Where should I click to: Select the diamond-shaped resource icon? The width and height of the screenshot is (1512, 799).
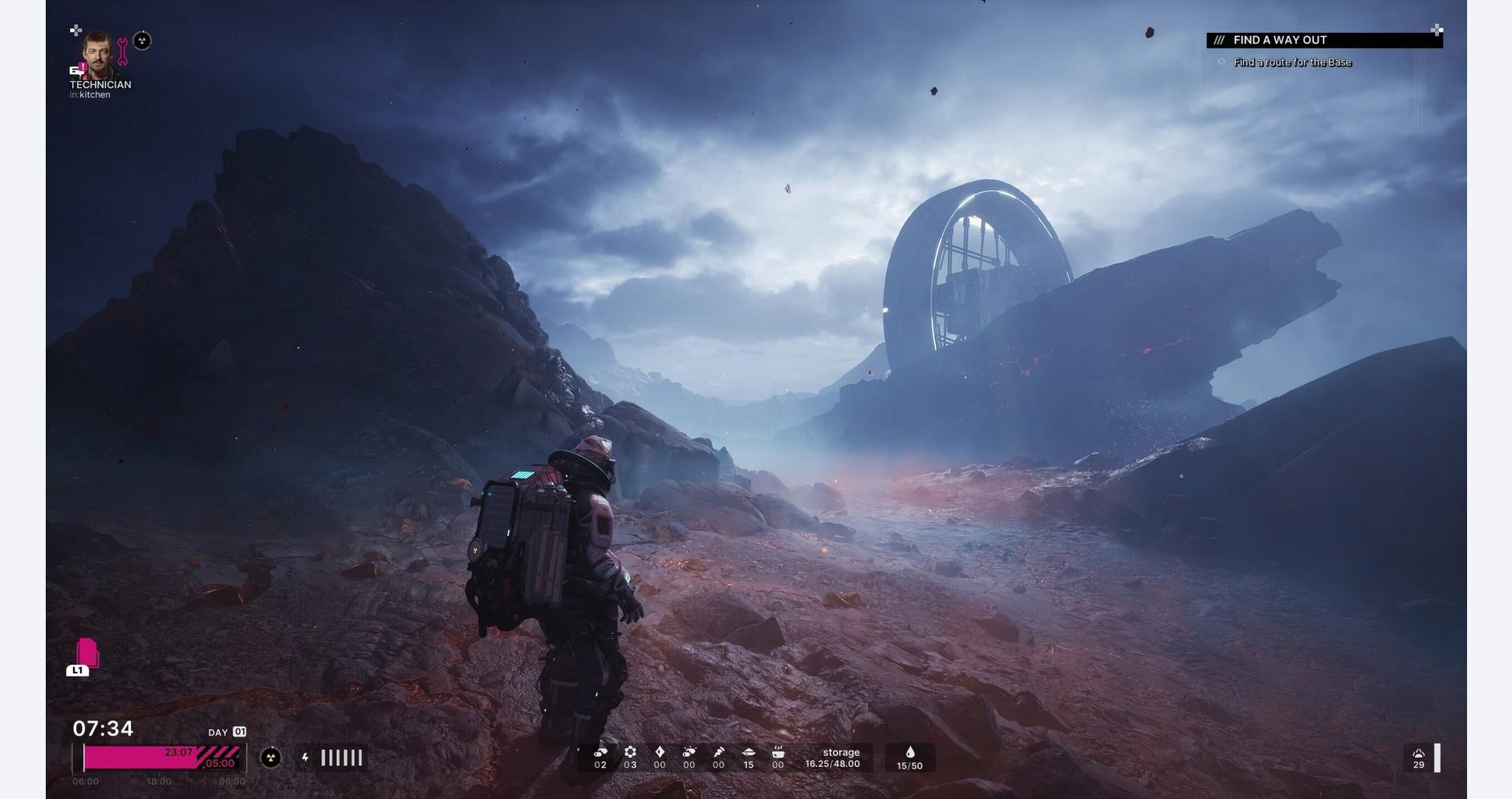coord(660,752)
